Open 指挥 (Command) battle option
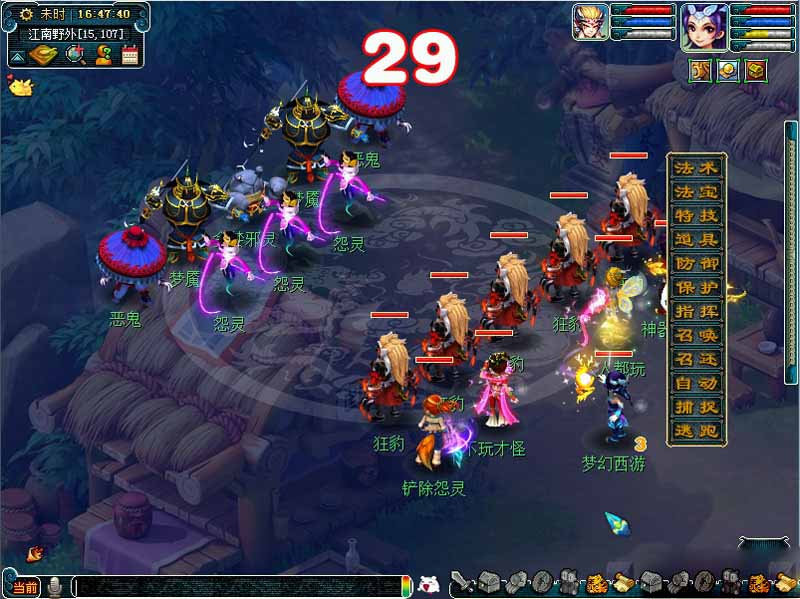 pyautogui.click(x=697, y=312)
